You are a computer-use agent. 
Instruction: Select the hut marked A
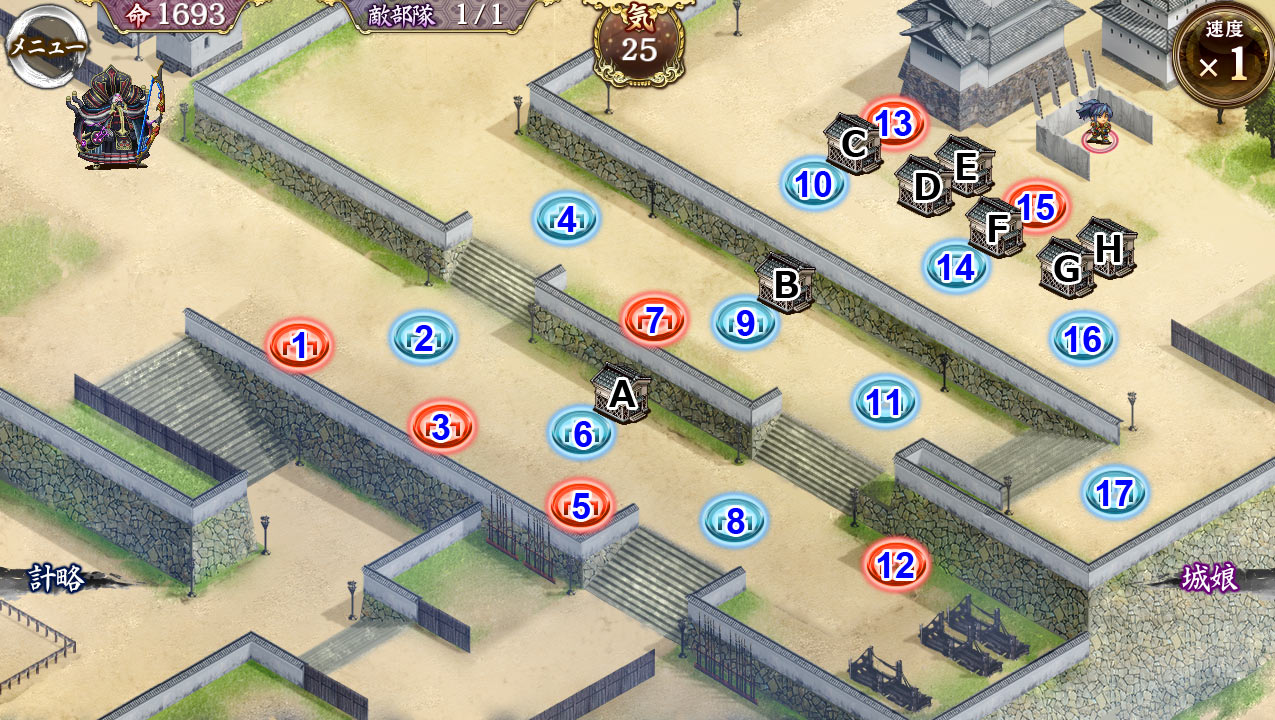click(622, 393)
